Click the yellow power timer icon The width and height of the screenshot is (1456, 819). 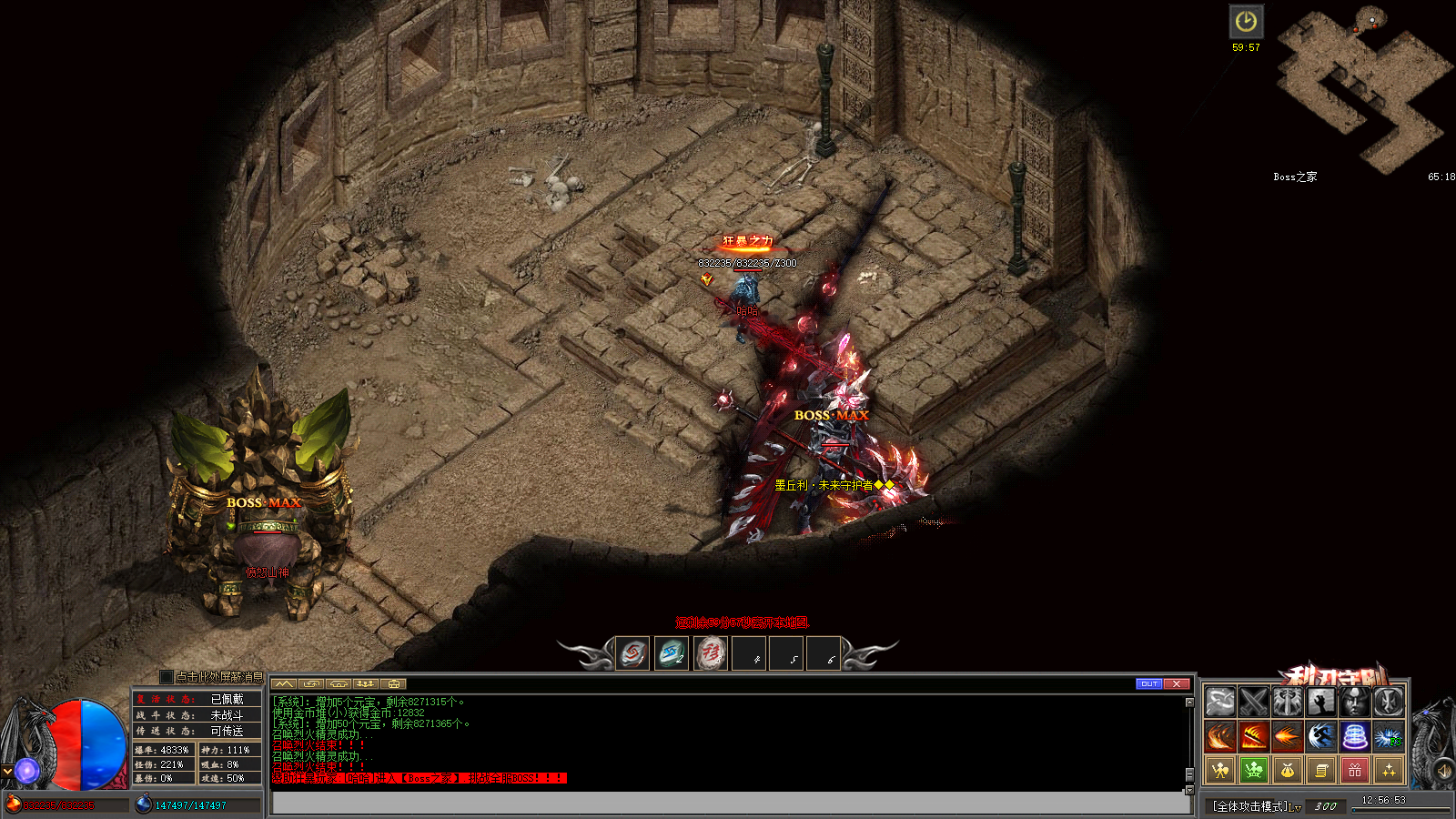[1246, 22]
